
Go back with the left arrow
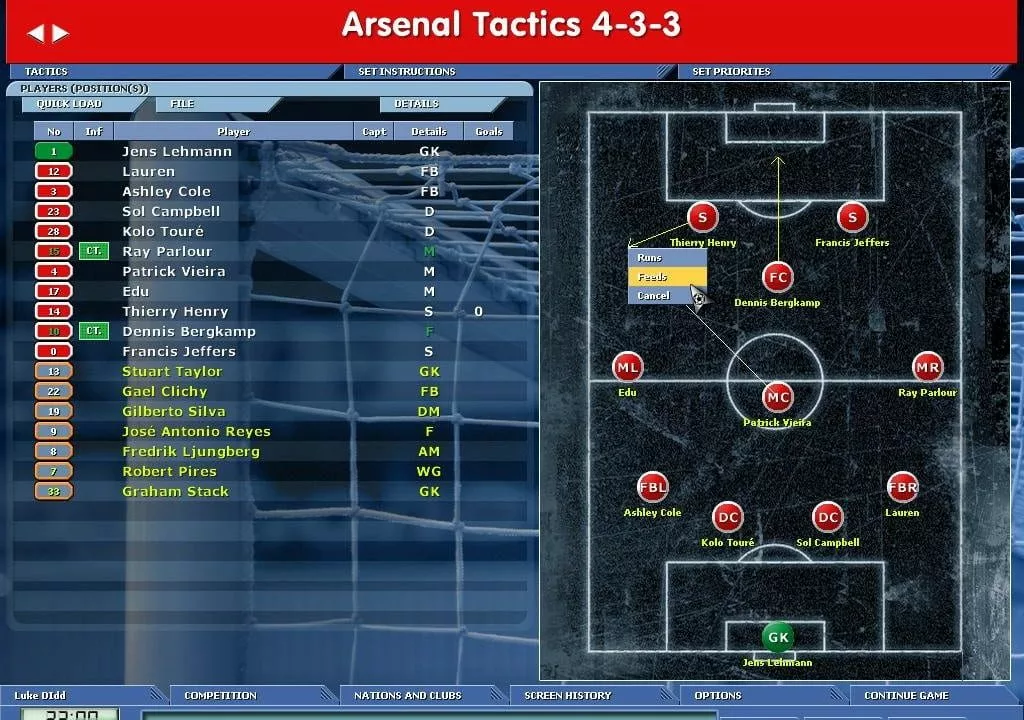36,33
